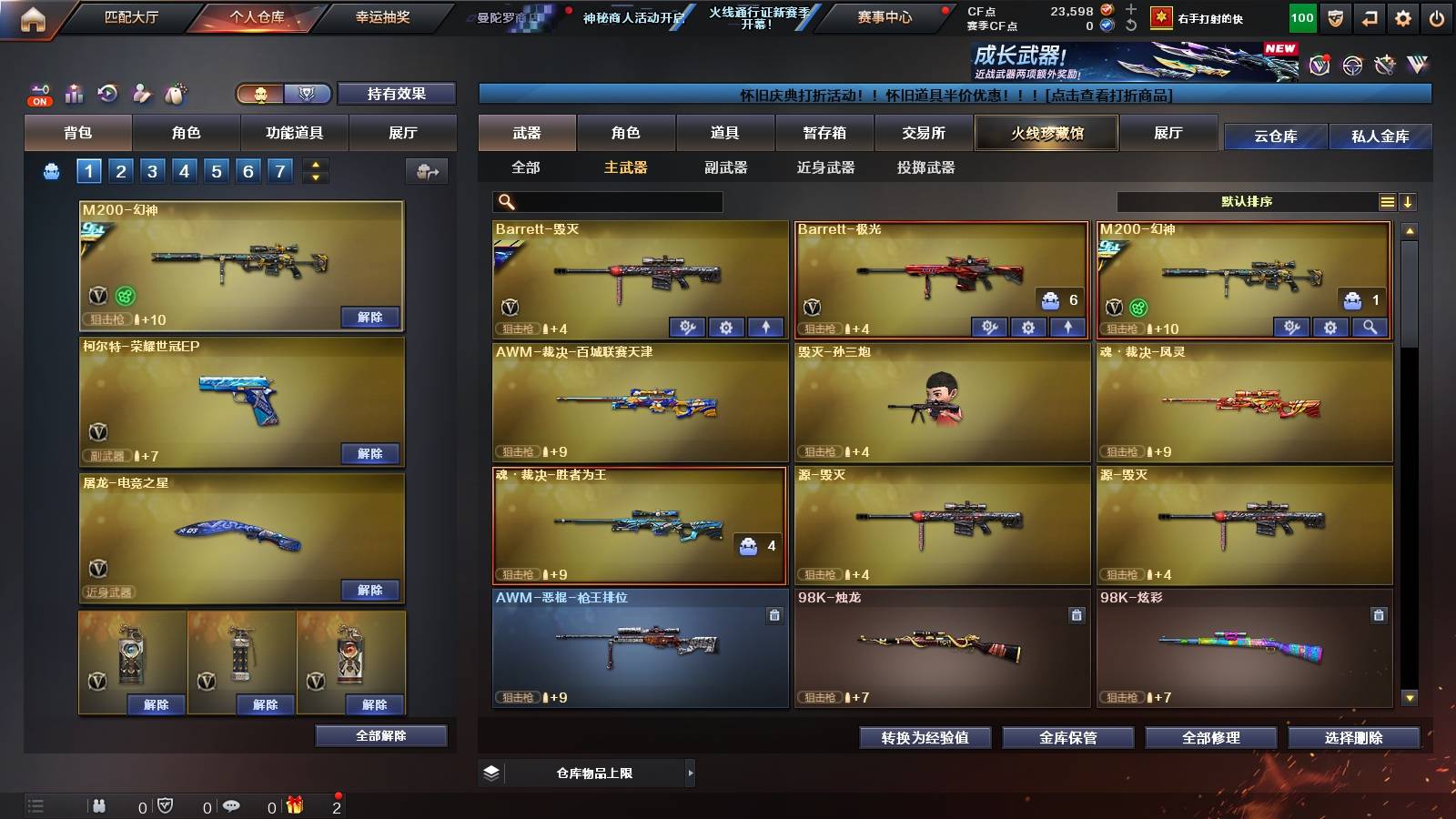Open the gear settings icon on Barrett-极光 card
The width and height of the screenshot is (1456, 819).
[x=1028, y=327]
